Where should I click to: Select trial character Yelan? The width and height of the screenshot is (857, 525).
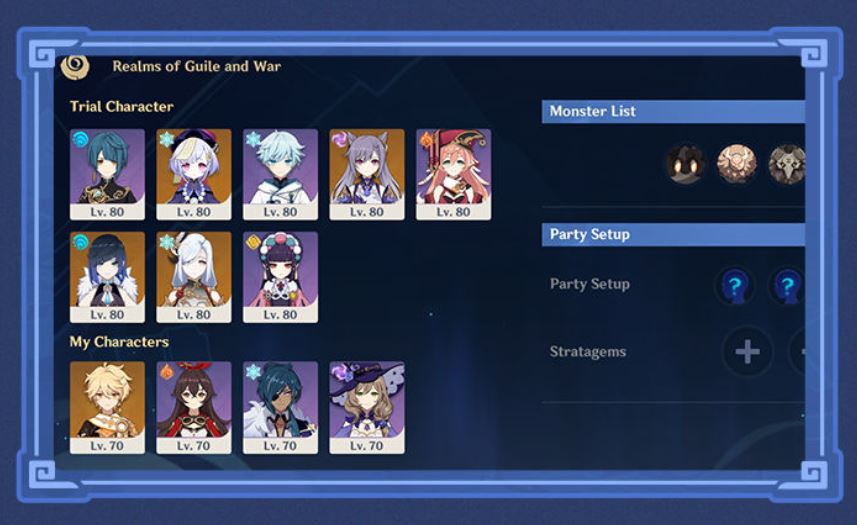(107, 276)
